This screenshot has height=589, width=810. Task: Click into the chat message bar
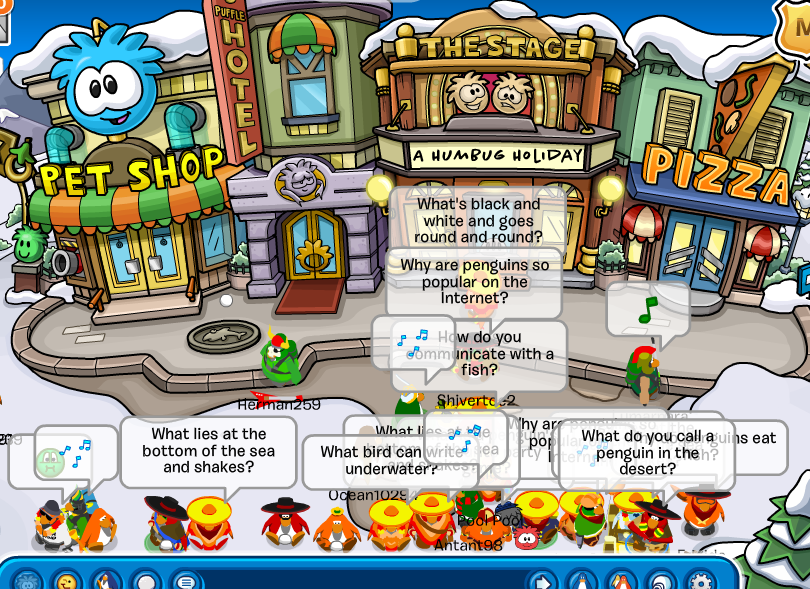pos(360,582)
